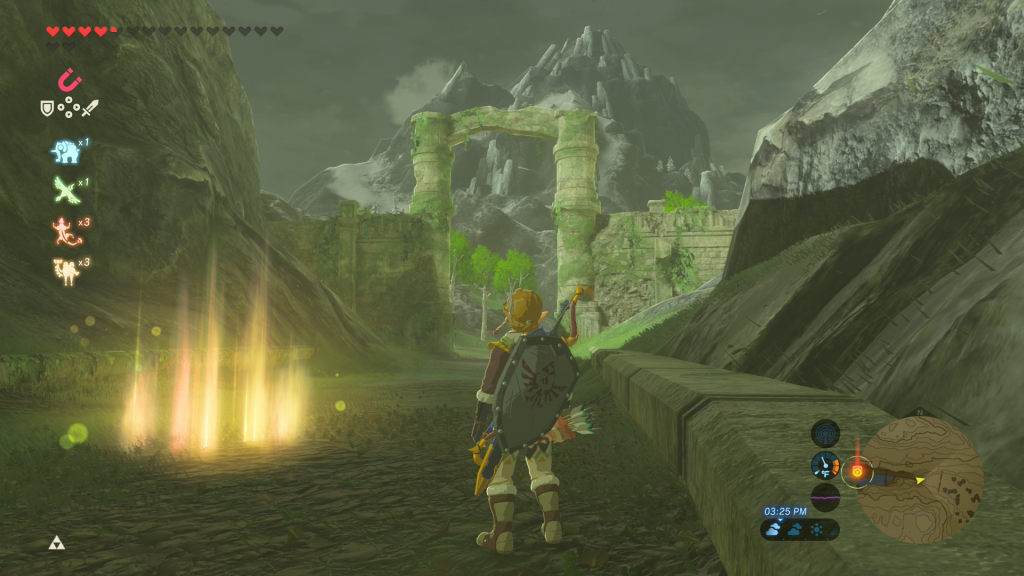Screen dimensions: 1024x576
Task: Click the shield icon on the quick-select
Action: pyautogui.click(x=46, y=108)
